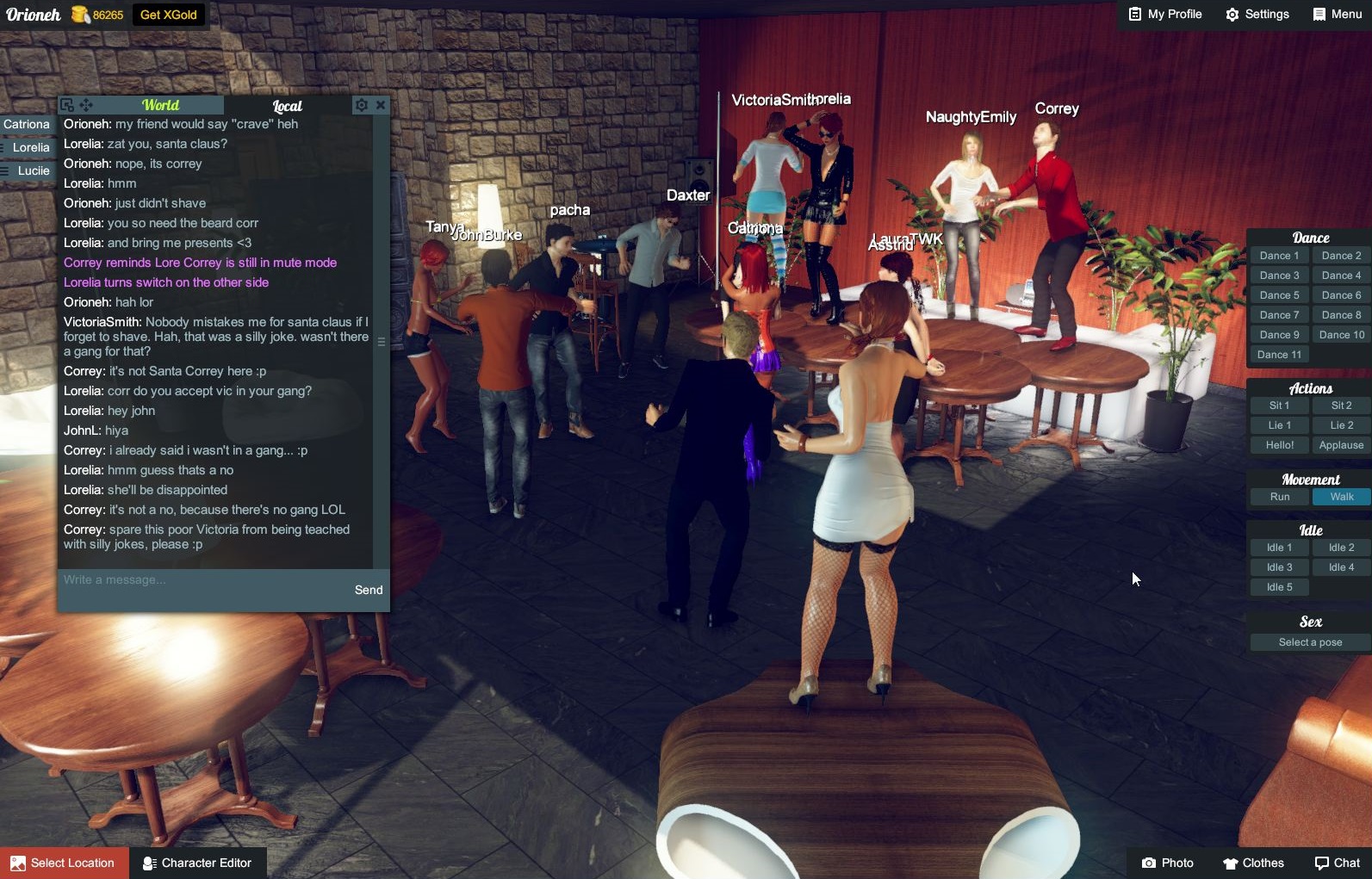The width and height of the screenshot is (1372, 879).
Task: Perform the Applause action
Action: pyautogui.click(x=1340, y=444)
